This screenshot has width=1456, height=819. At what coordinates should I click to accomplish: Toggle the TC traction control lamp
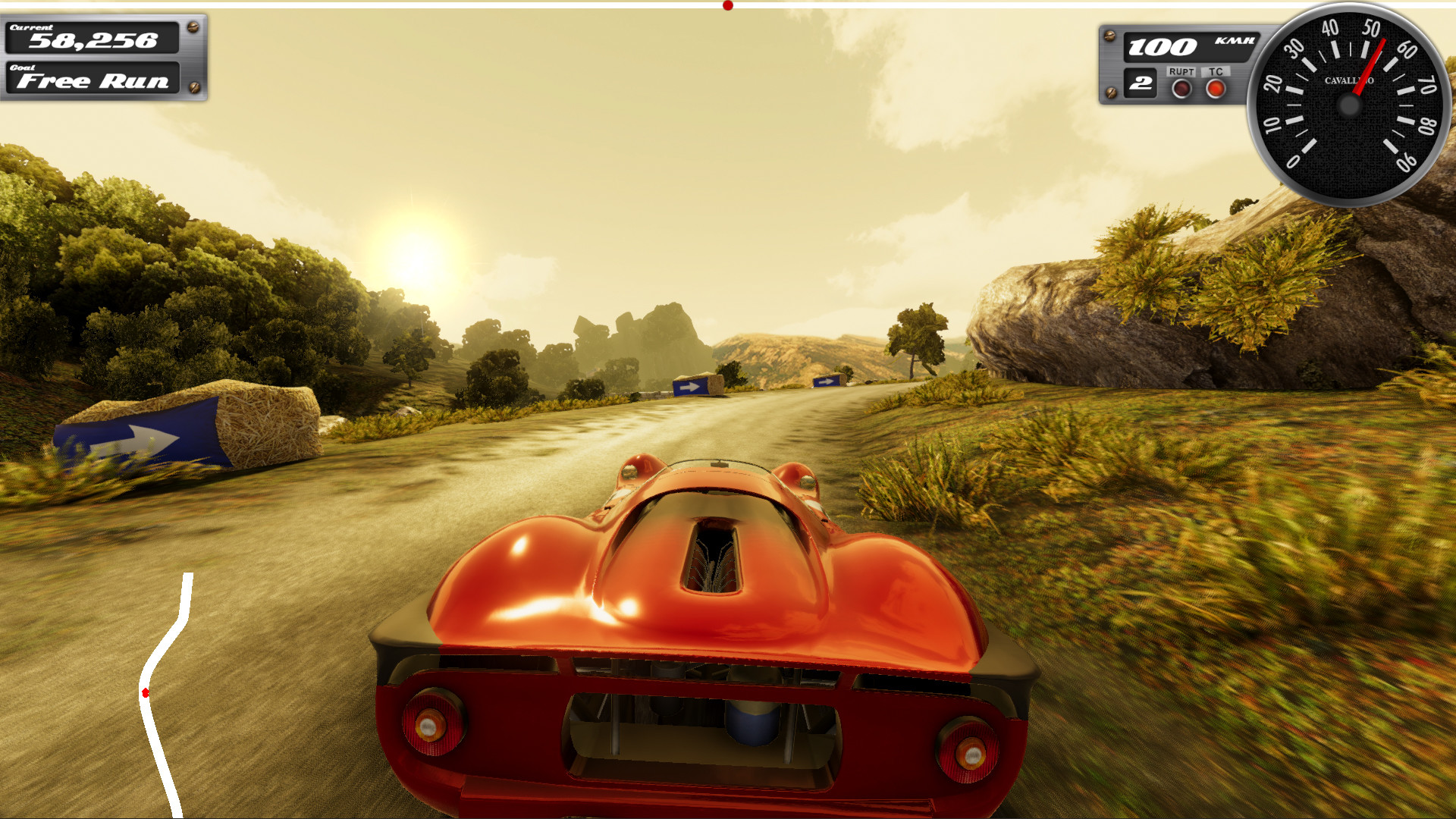[x=1215, y=88]
